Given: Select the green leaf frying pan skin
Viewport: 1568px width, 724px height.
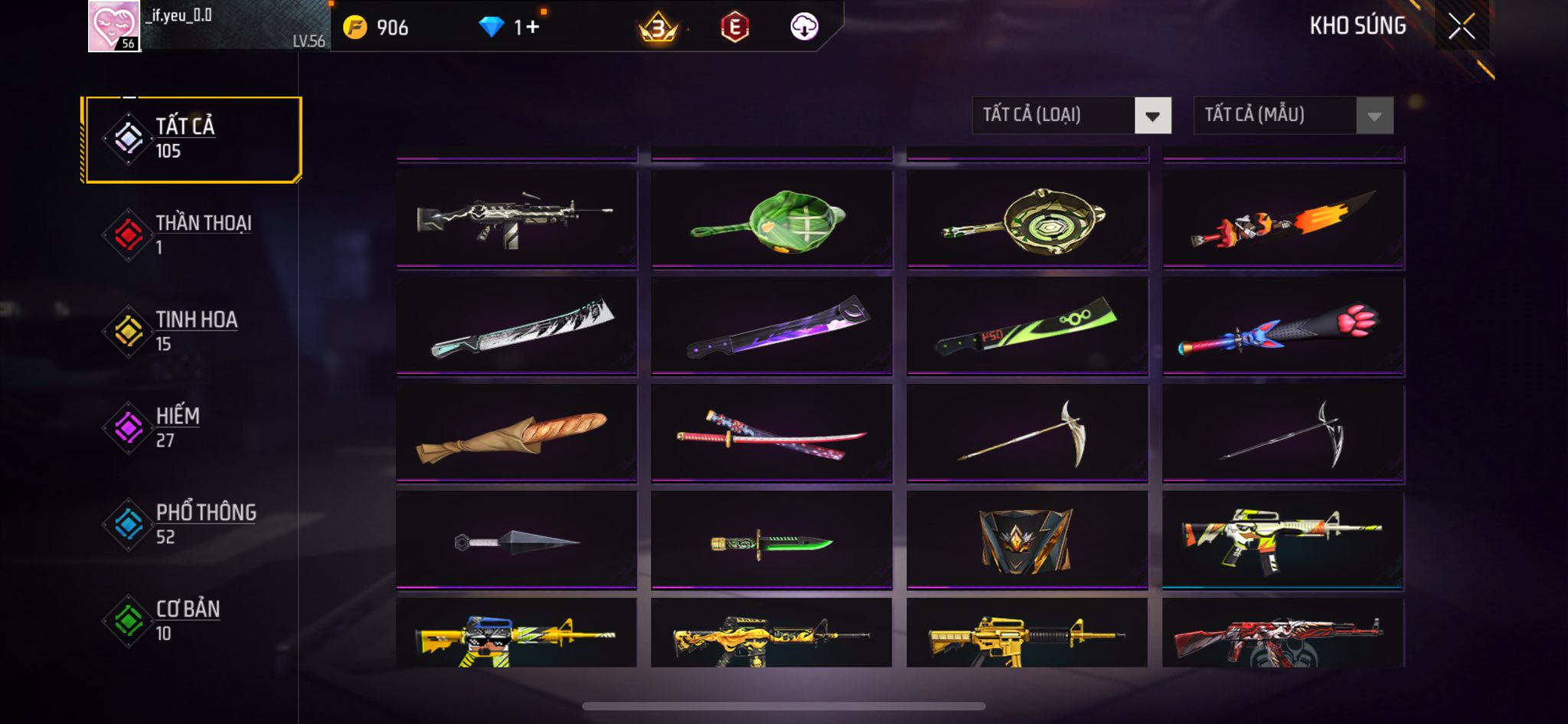Looking at the screenshot, I should point(772,219).
